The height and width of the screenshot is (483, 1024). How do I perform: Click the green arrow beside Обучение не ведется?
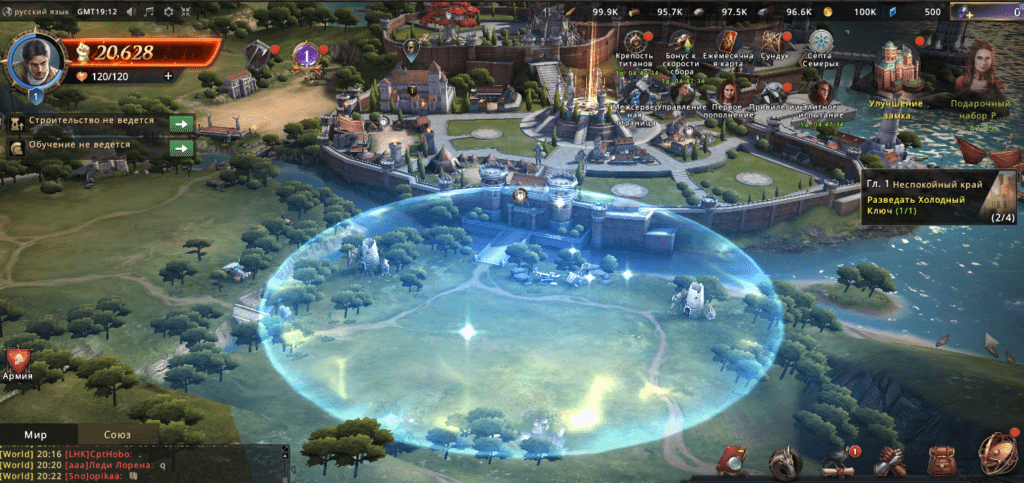click(181, 148)
